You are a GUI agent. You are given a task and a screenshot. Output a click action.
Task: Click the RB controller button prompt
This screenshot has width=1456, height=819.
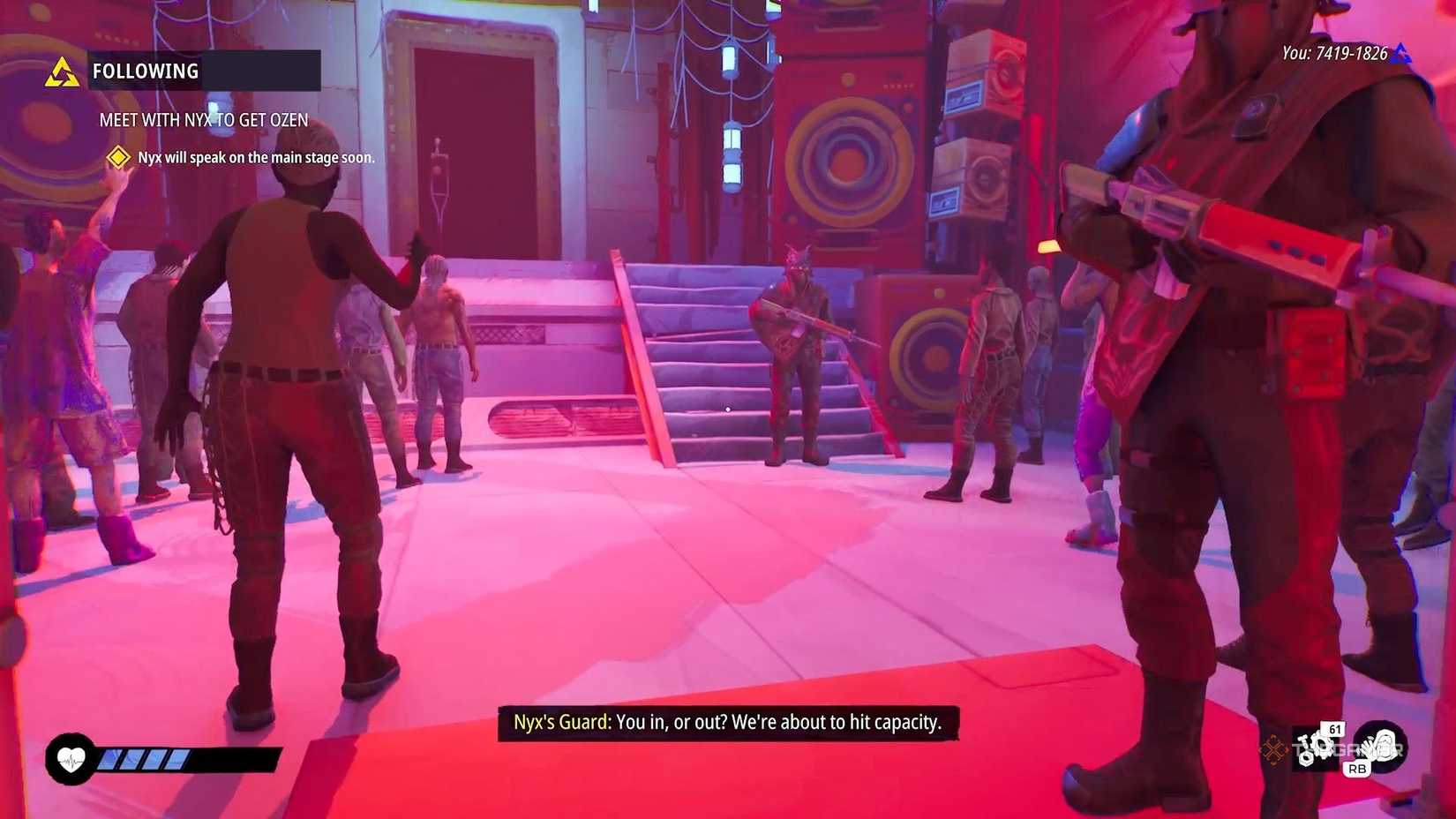point(1357,769)
